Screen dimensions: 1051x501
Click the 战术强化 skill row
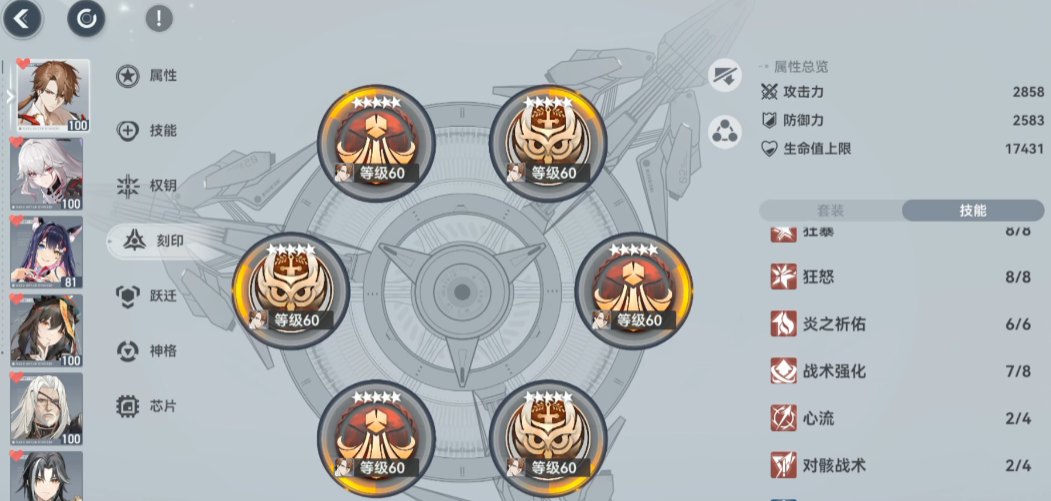(x=900, y=371)
